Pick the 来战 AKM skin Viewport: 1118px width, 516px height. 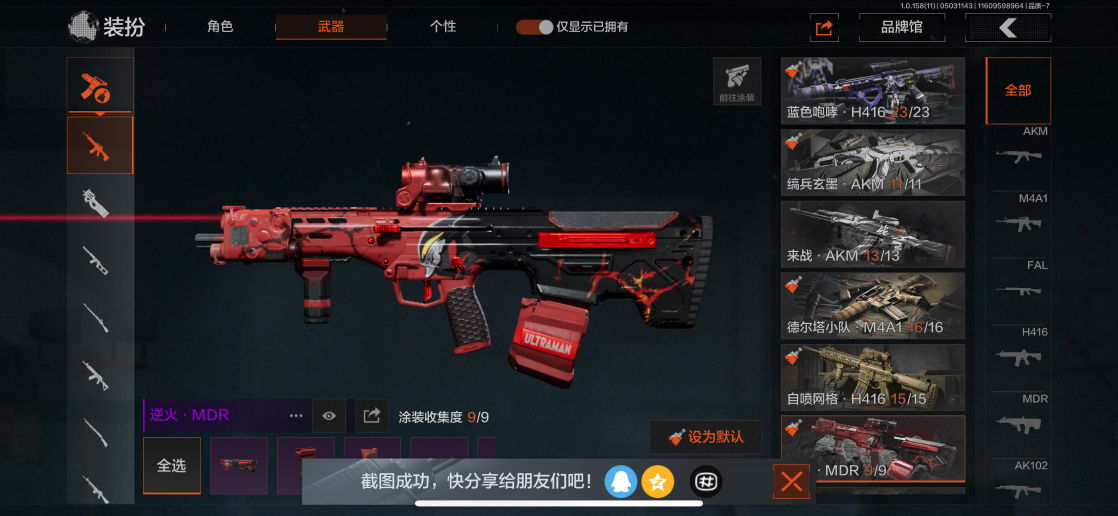tap(873, 234)
